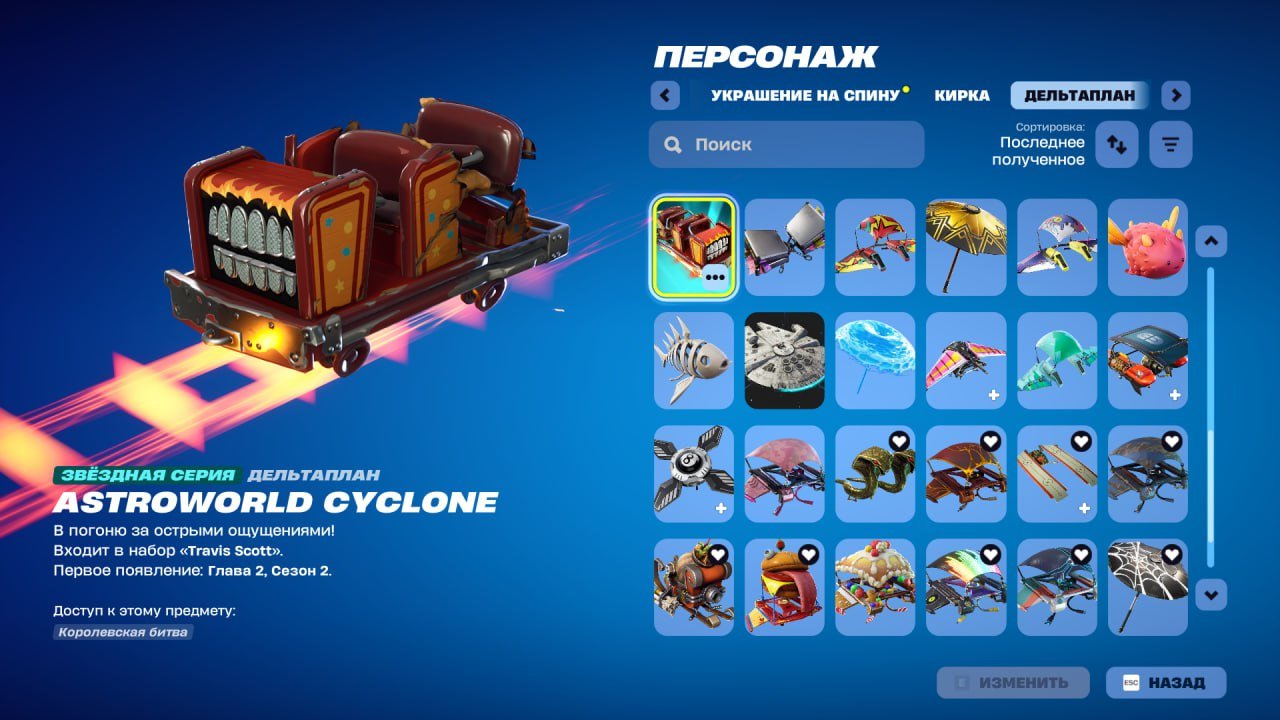Image resolution: width=1280 pixels, height=720 pixels.
Task: Open the sort order icon with up-down arrows
Action: (x=1116, y=144)
